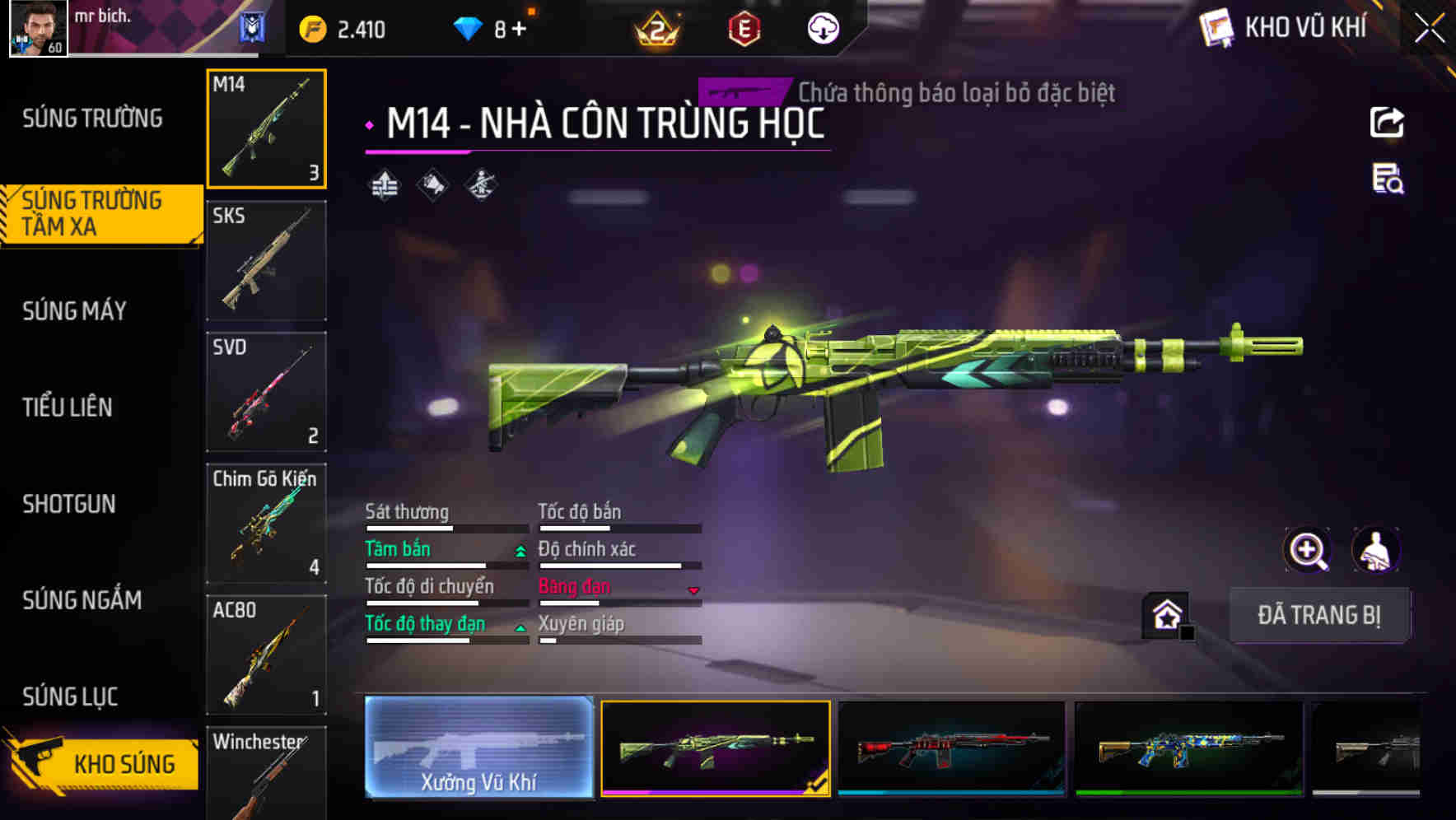
Task: Zoom in on weapon with magnifier icon
Action: coord(1308,550)
